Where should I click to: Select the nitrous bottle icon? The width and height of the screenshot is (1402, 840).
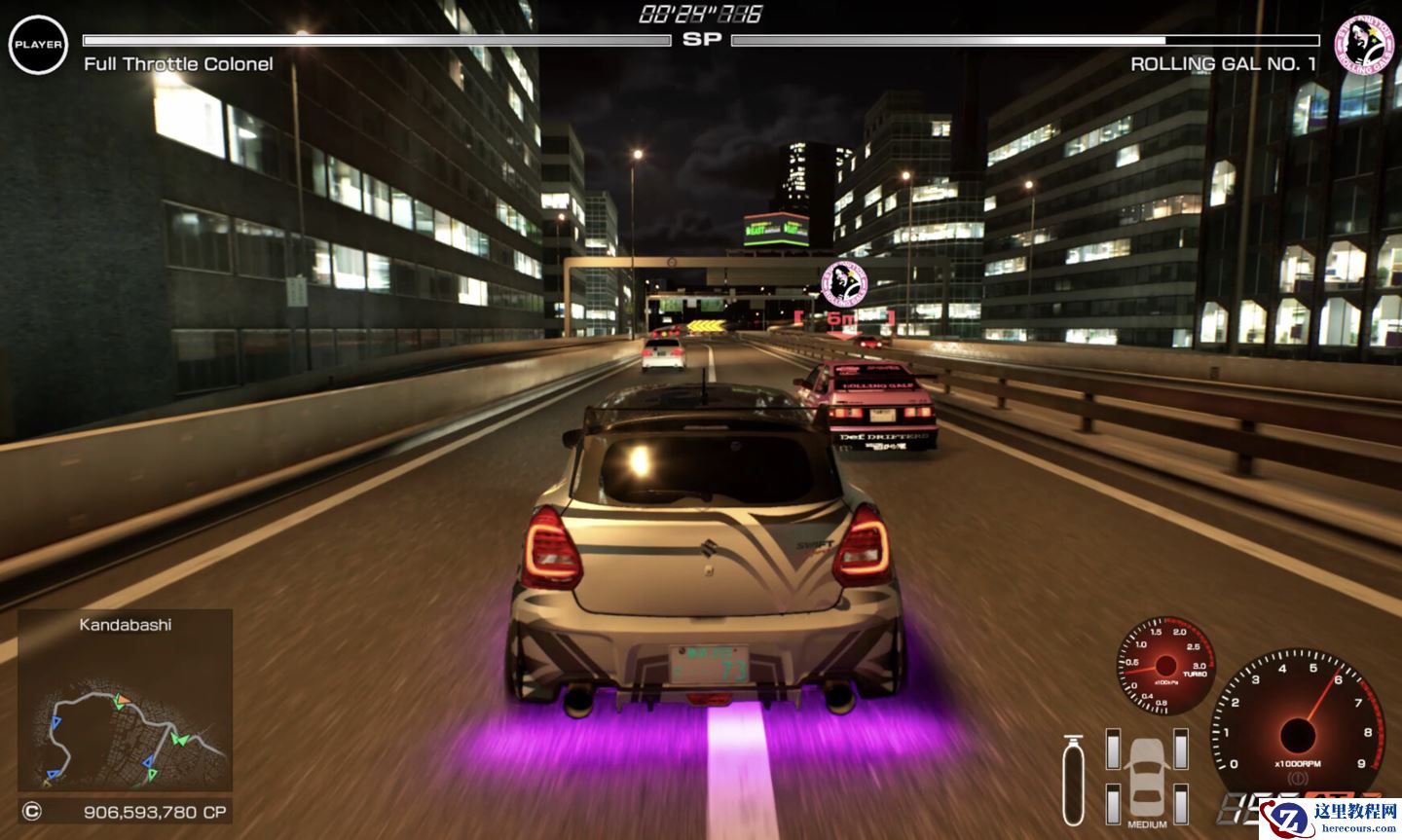click(x=1073, y=781)
